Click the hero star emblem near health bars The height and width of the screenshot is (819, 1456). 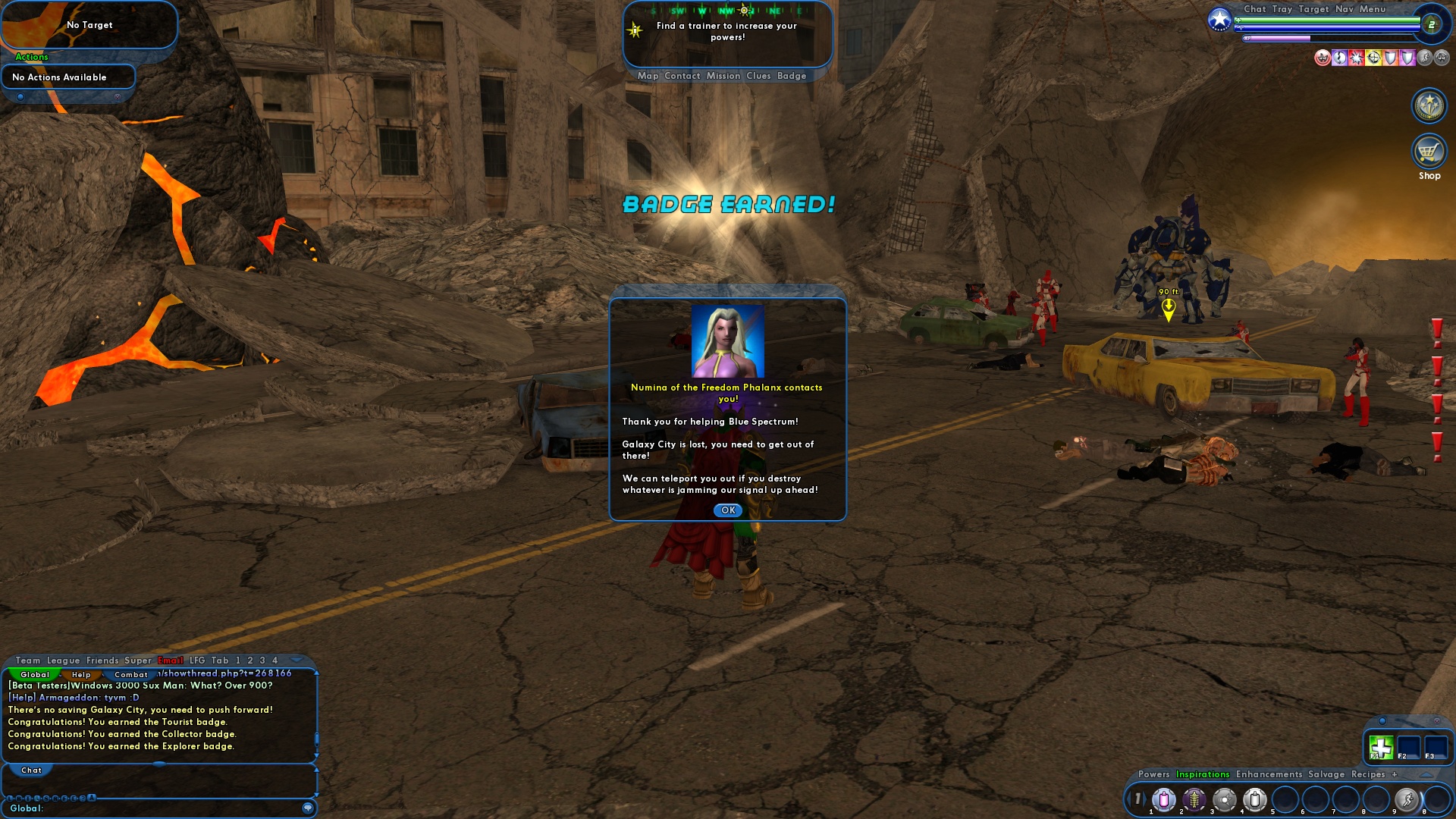[x=1219, y=20]
